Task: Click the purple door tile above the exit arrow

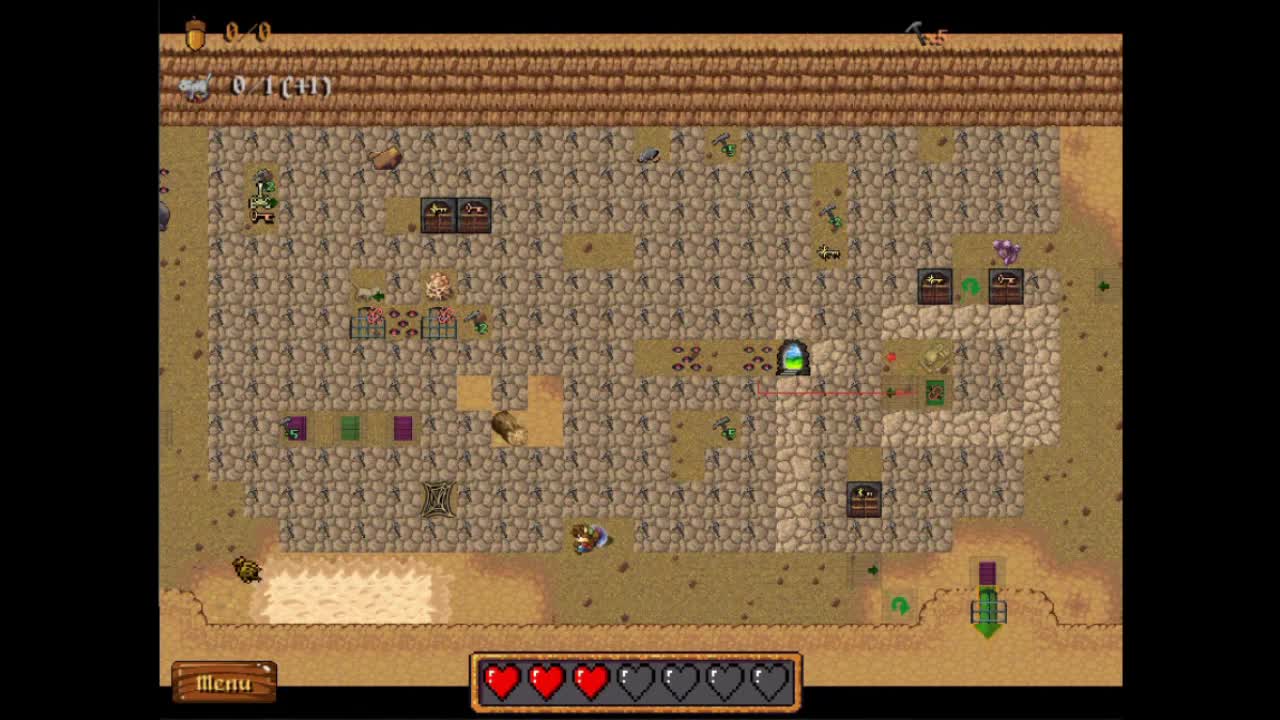Action: click(x=987, y=572)
